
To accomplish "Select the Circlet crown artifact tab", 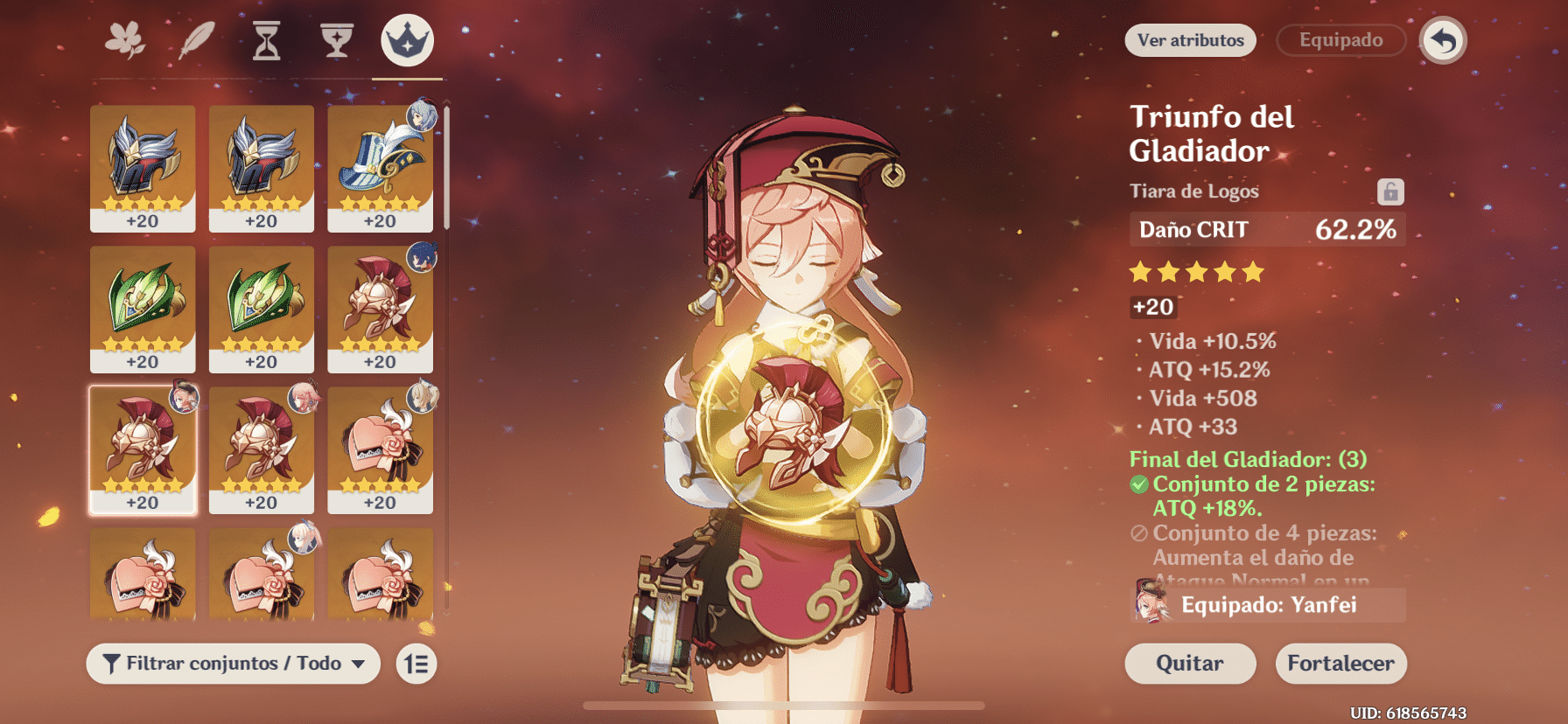I will tap(406, 38).
